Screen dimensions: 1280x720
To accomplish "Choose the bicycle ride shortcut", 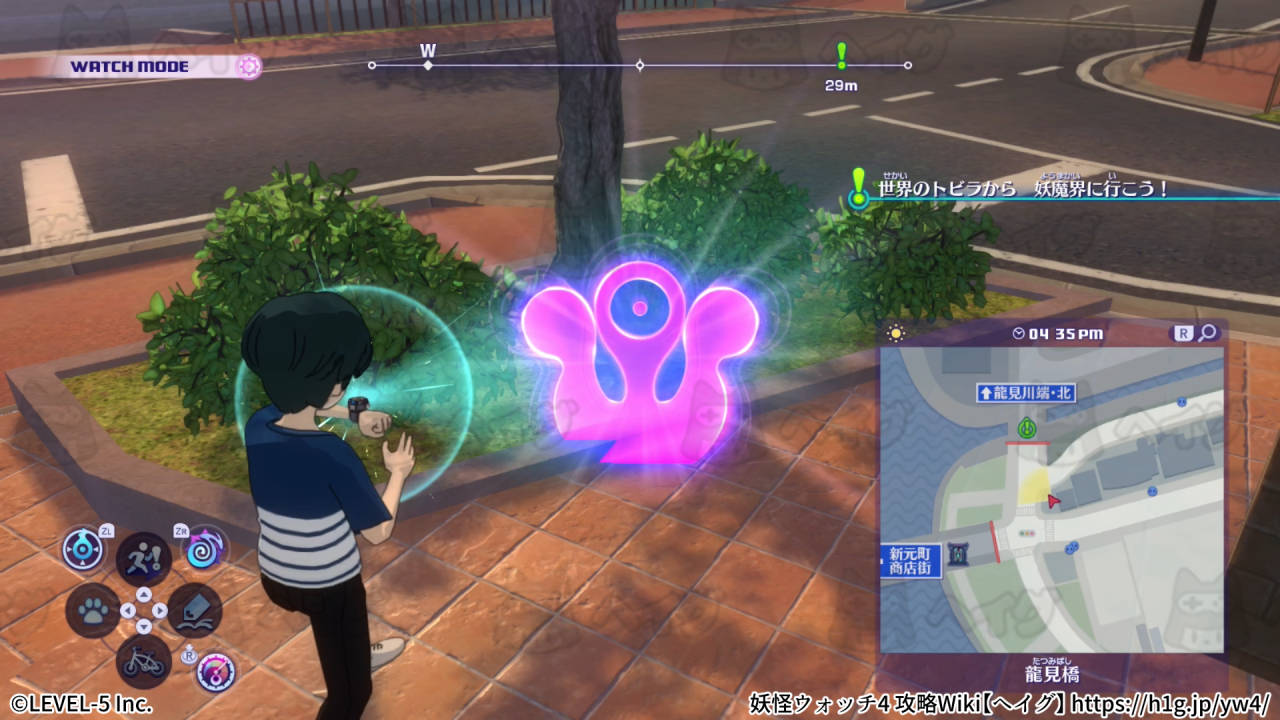I will [x=144, y=661].
